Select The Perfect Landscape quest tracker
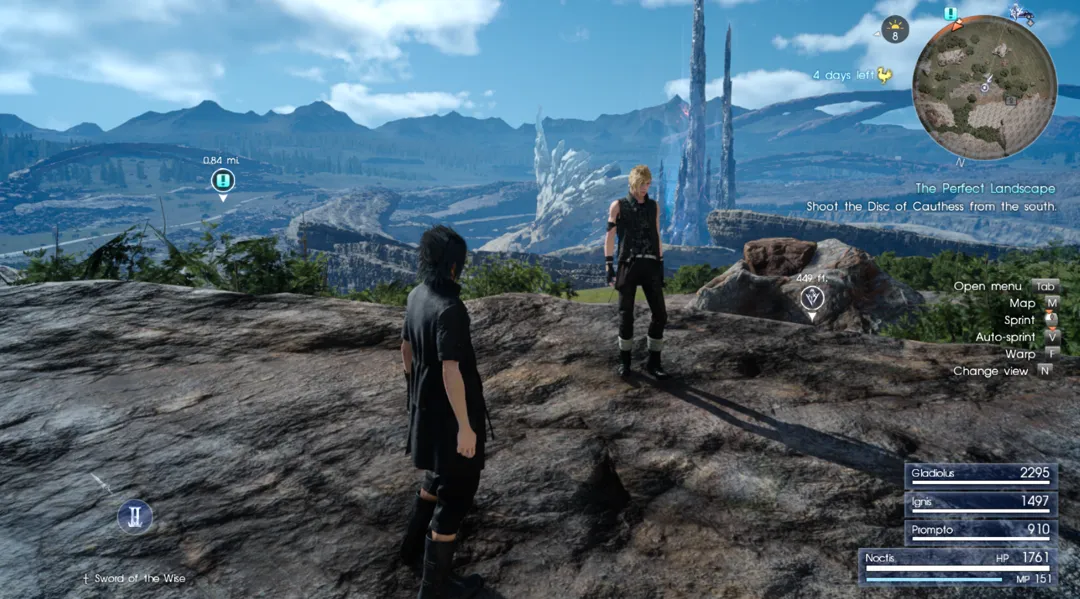1080x599 pixels. point(985,188)
